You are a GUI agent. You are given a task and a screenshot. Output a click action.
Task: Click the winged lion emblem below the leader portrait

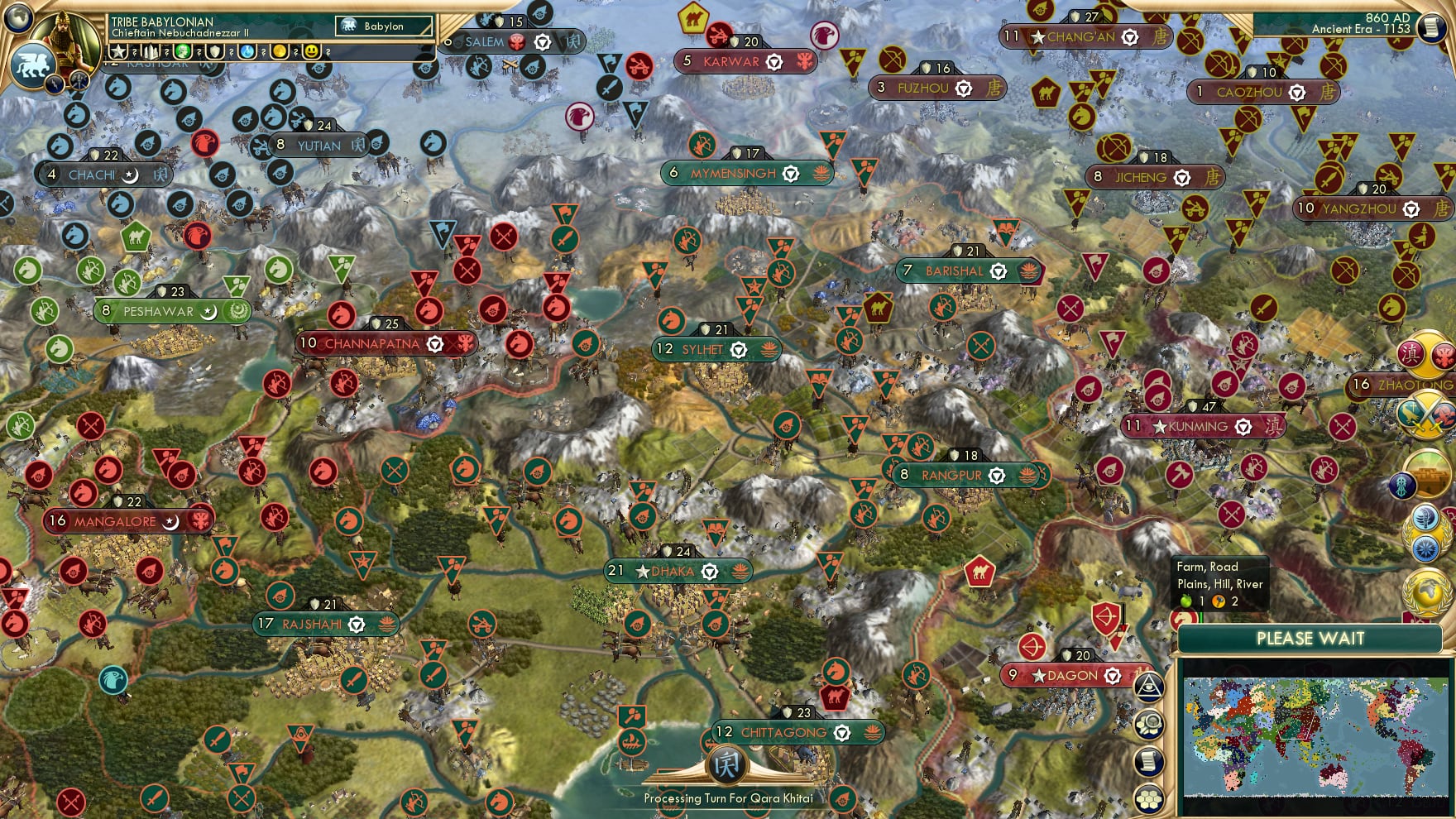pyautogui.click(x=33, y=66)
